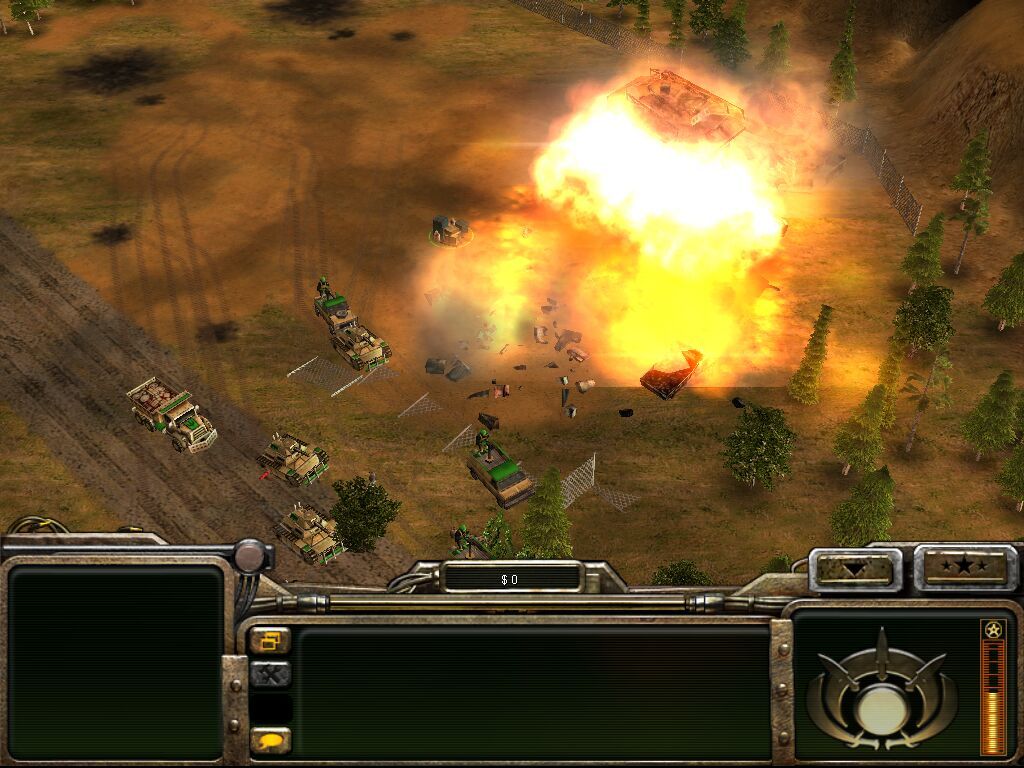Click the blank radar minimap panel
This screenshot has width=1024, height=768.
115,660
